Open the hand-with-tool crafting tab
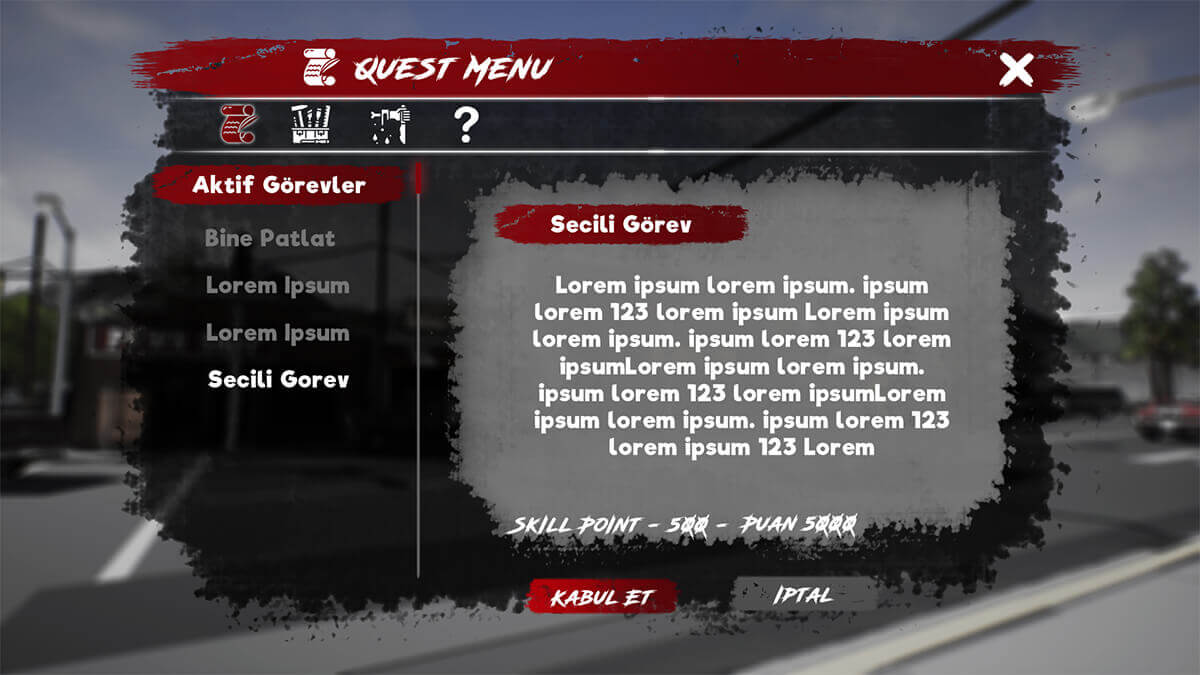This screenshot has height=675, width=1200. pos(388,124)
